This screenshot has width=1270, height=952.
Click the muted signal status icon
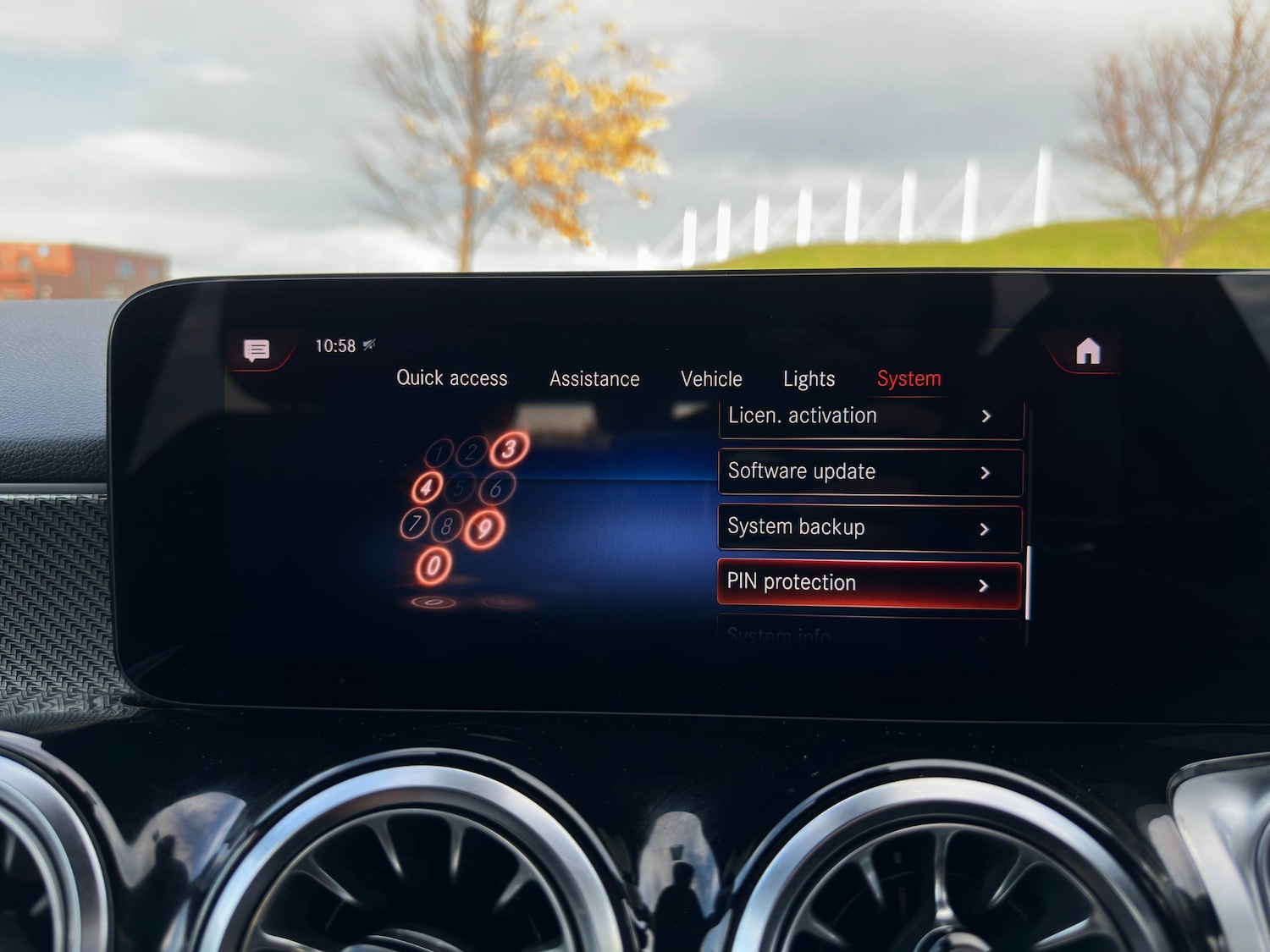(367, 343)
